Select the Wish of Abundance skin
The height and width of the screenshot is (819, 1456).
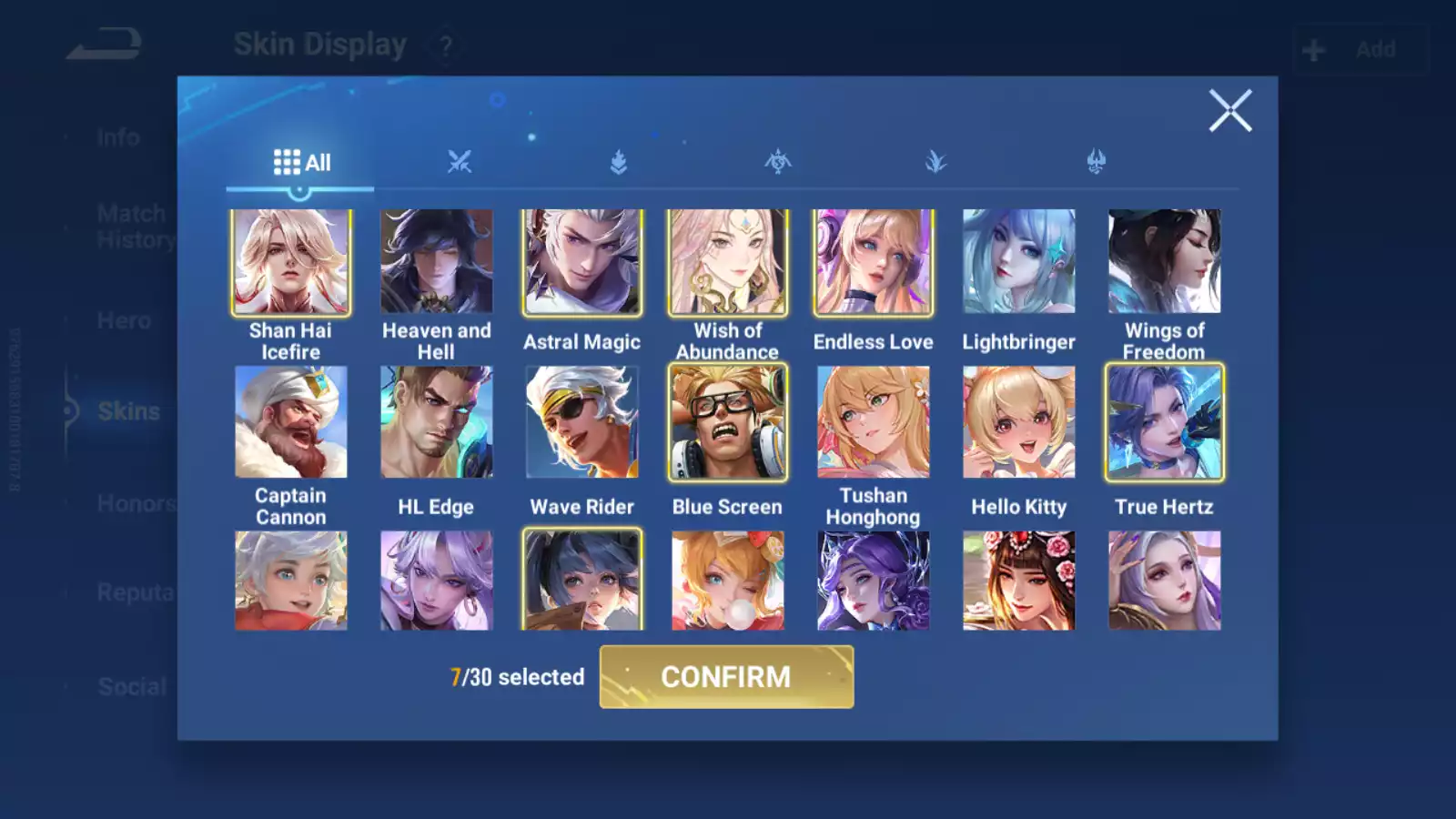[728, 262]
